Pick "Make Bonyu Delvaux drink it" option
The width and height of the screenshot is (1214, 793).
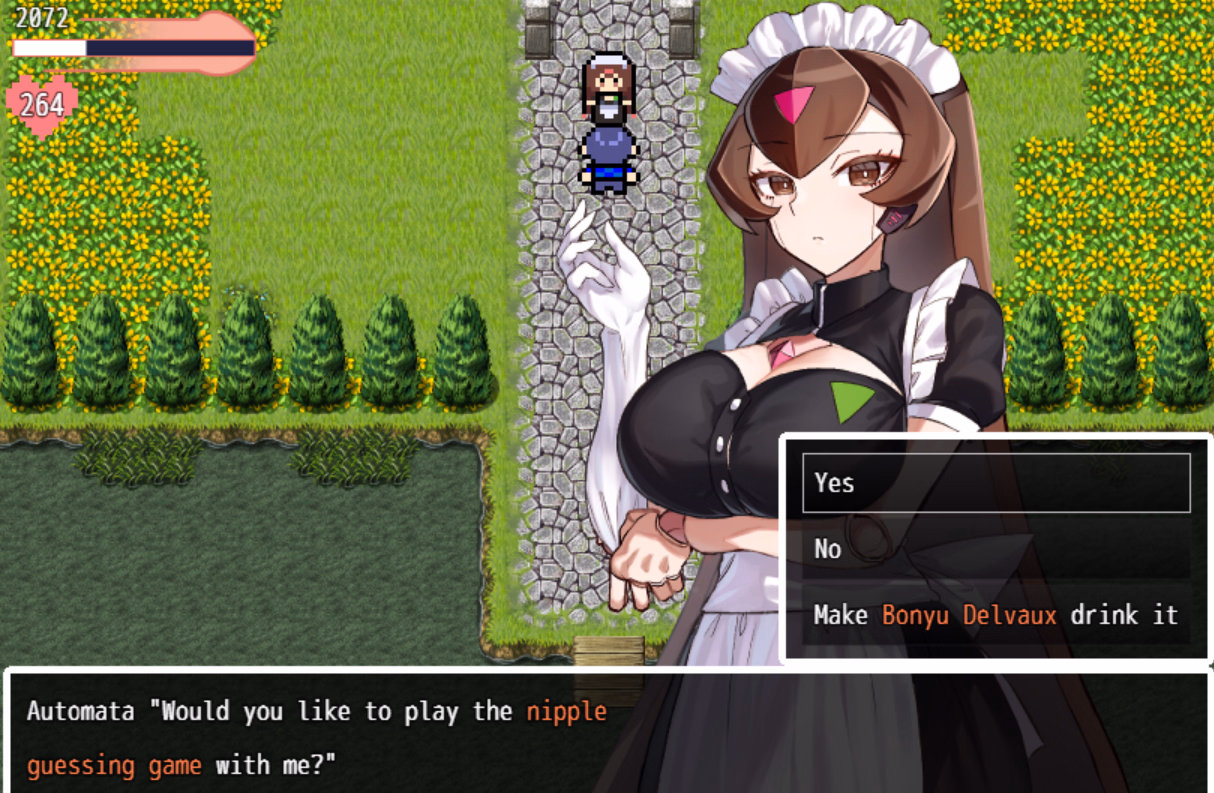click(995, 615)
